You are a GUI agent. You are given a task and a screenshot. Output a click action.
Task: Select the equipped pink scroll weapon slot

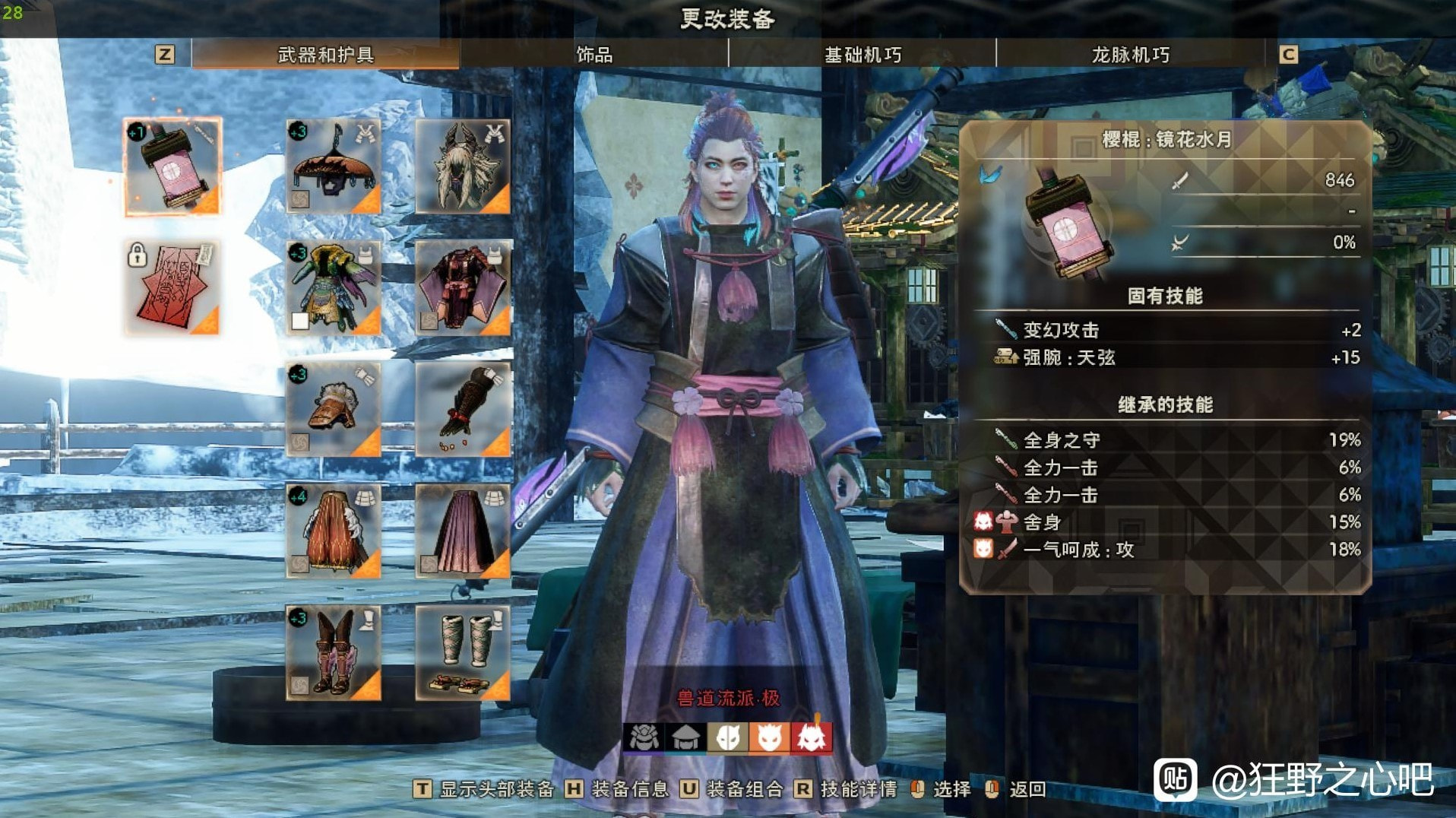(x=173, y=166)
